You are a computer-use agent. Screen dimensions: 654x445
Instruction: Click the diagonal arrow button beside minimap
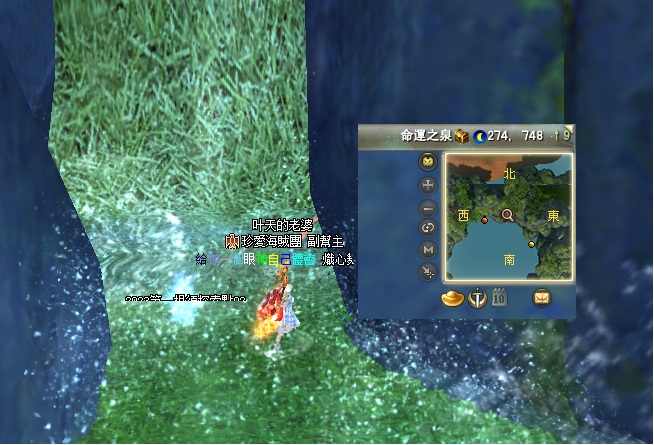tap(429, 271)
